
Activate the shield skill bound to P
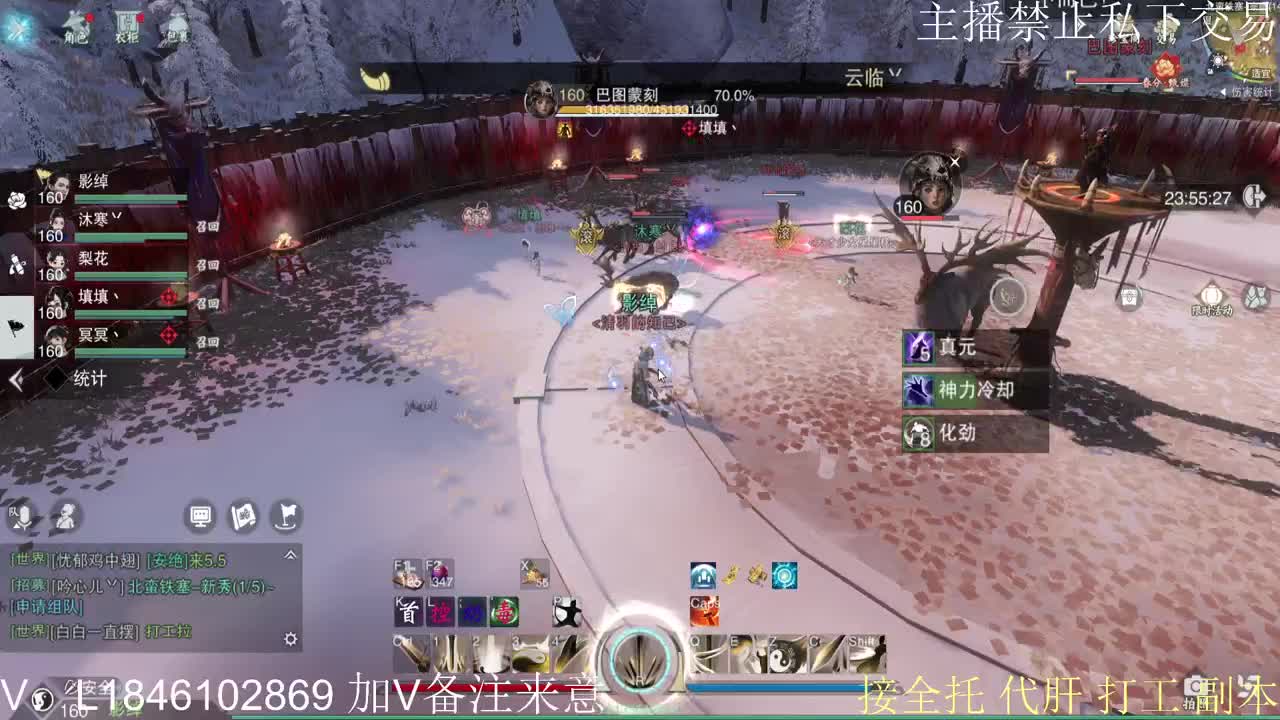(x=566, y=612)
